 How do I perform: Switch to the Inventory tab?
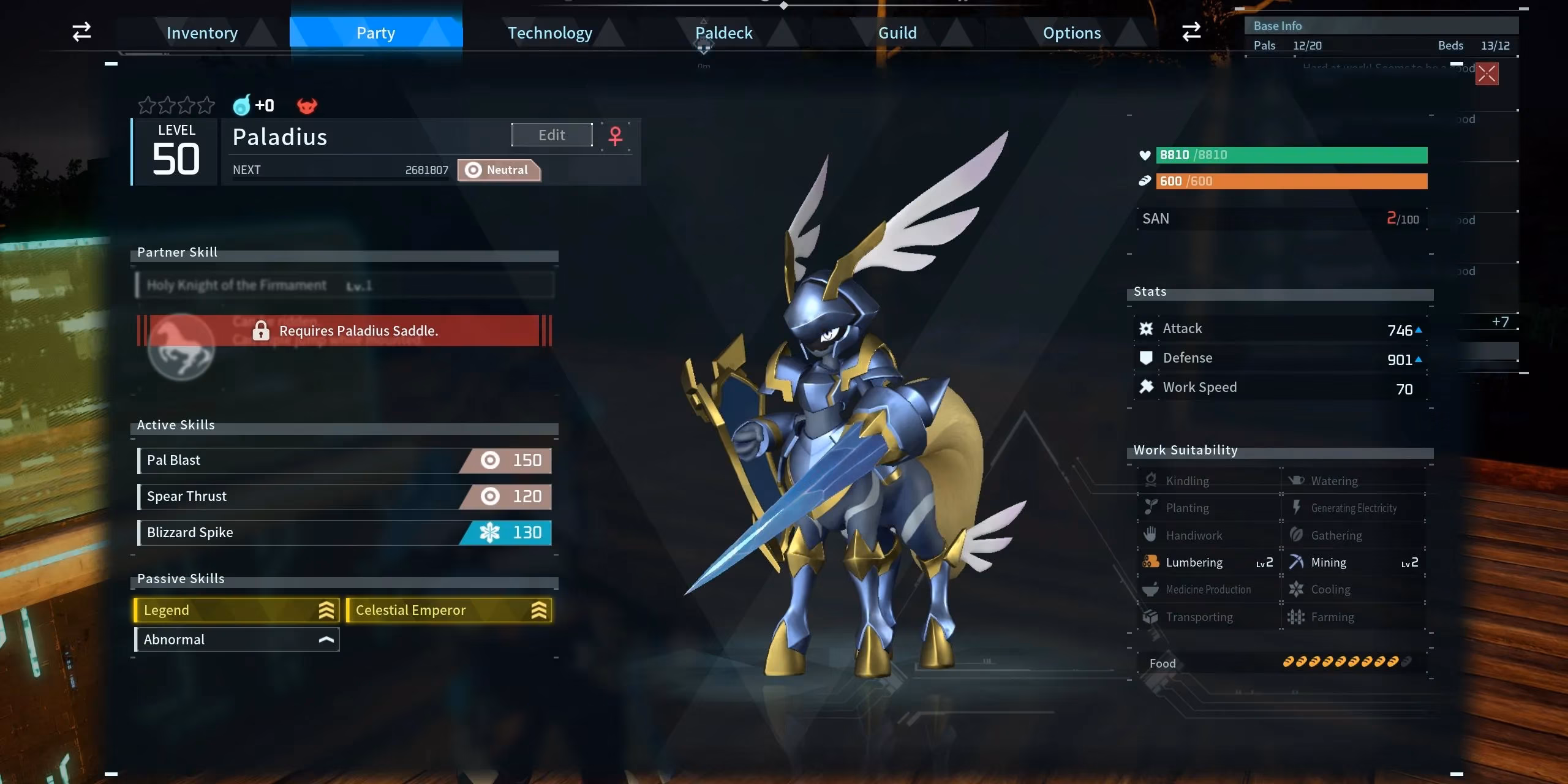point(202,33)
